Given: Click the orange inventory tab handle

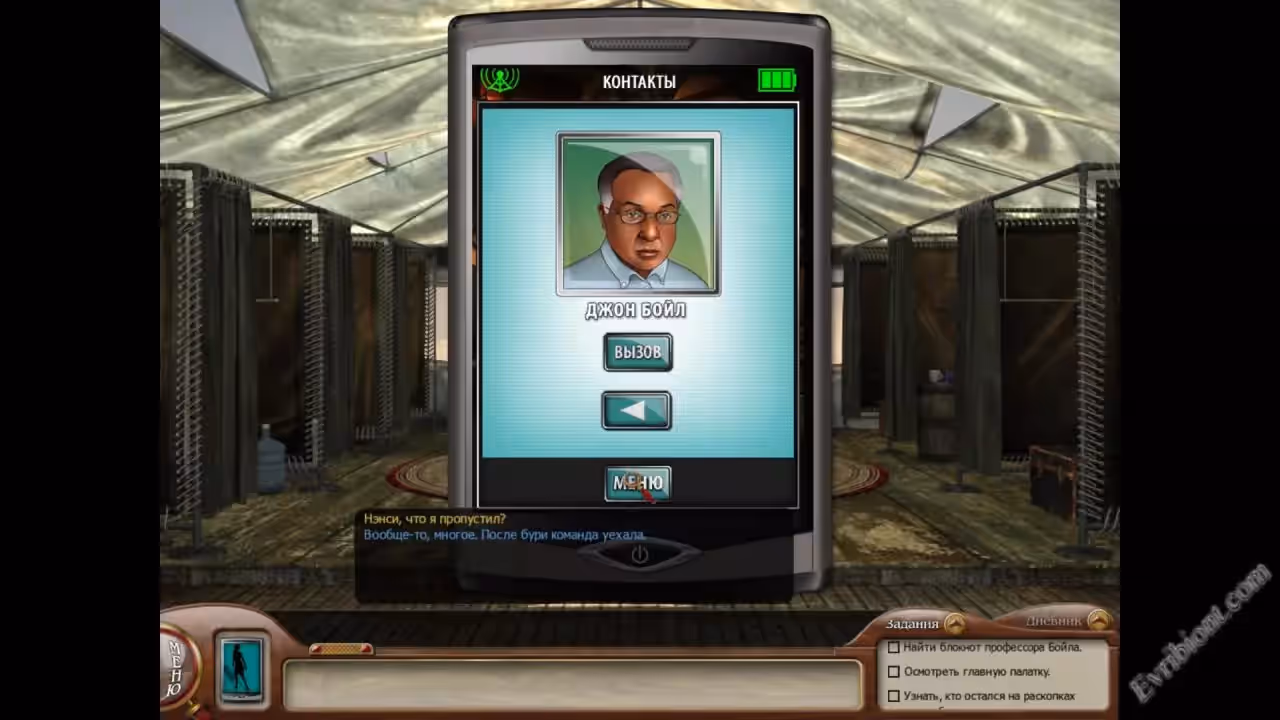Looking at the screenshot, I should pyautogui.click(x=341, y=649).
